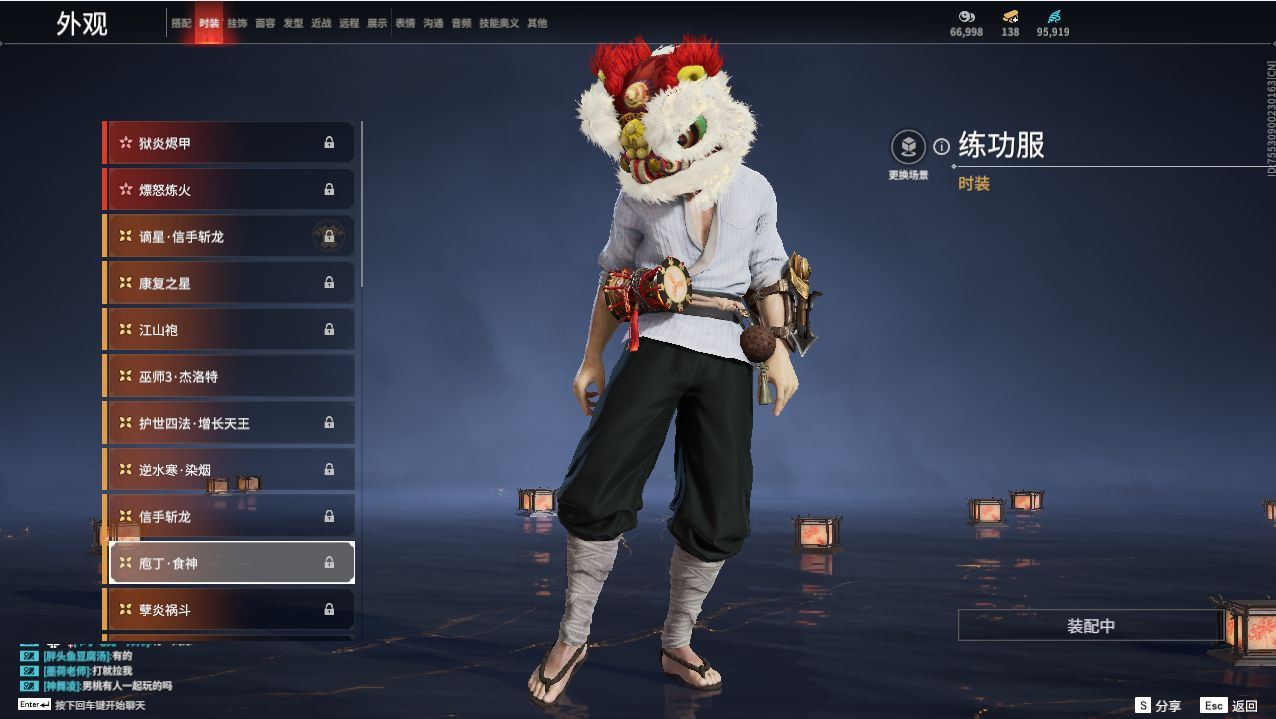Open the 挂饰 accessories tab
The height and width of the screenshot is (719, 1276).
pos(237,23)
